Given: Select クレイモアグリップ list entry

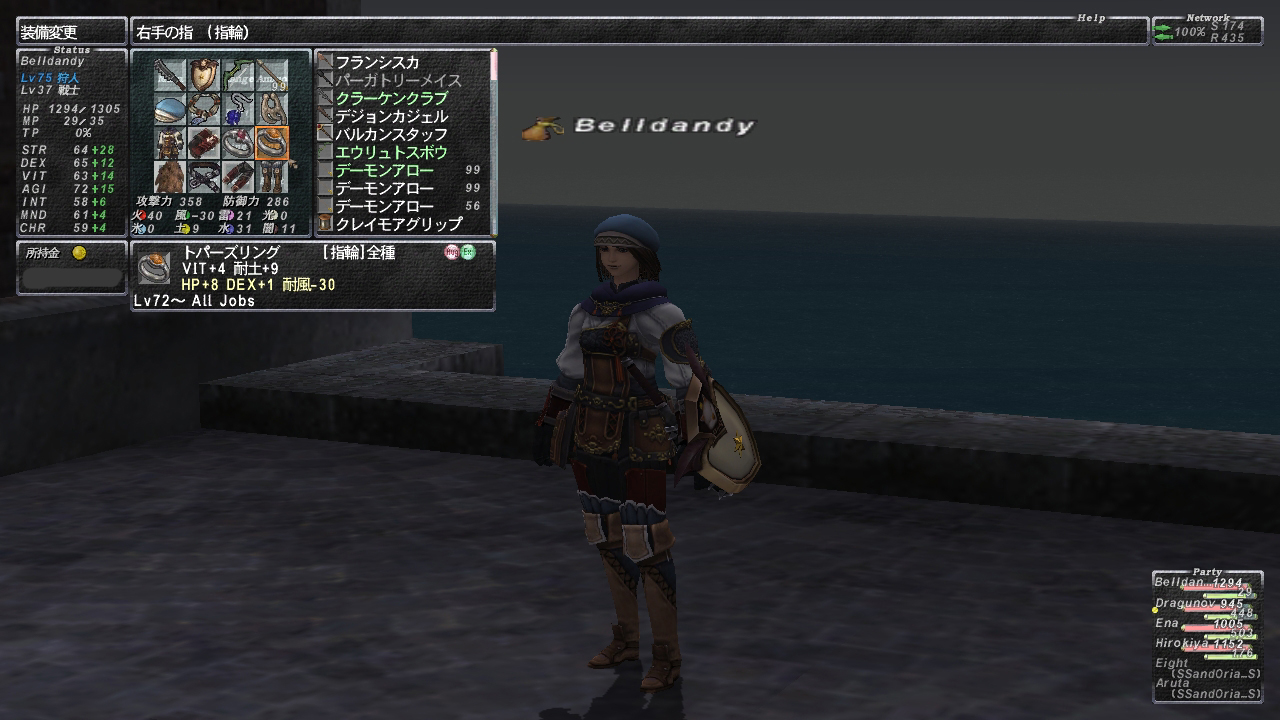Looking at the screenshot, I should pos(398,224).
